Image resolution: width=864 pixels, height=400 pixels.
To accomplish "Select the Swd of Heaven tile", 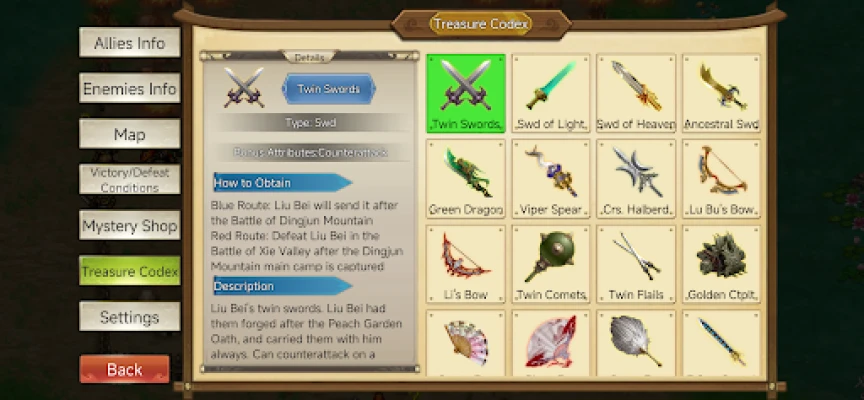I will 636,93.
